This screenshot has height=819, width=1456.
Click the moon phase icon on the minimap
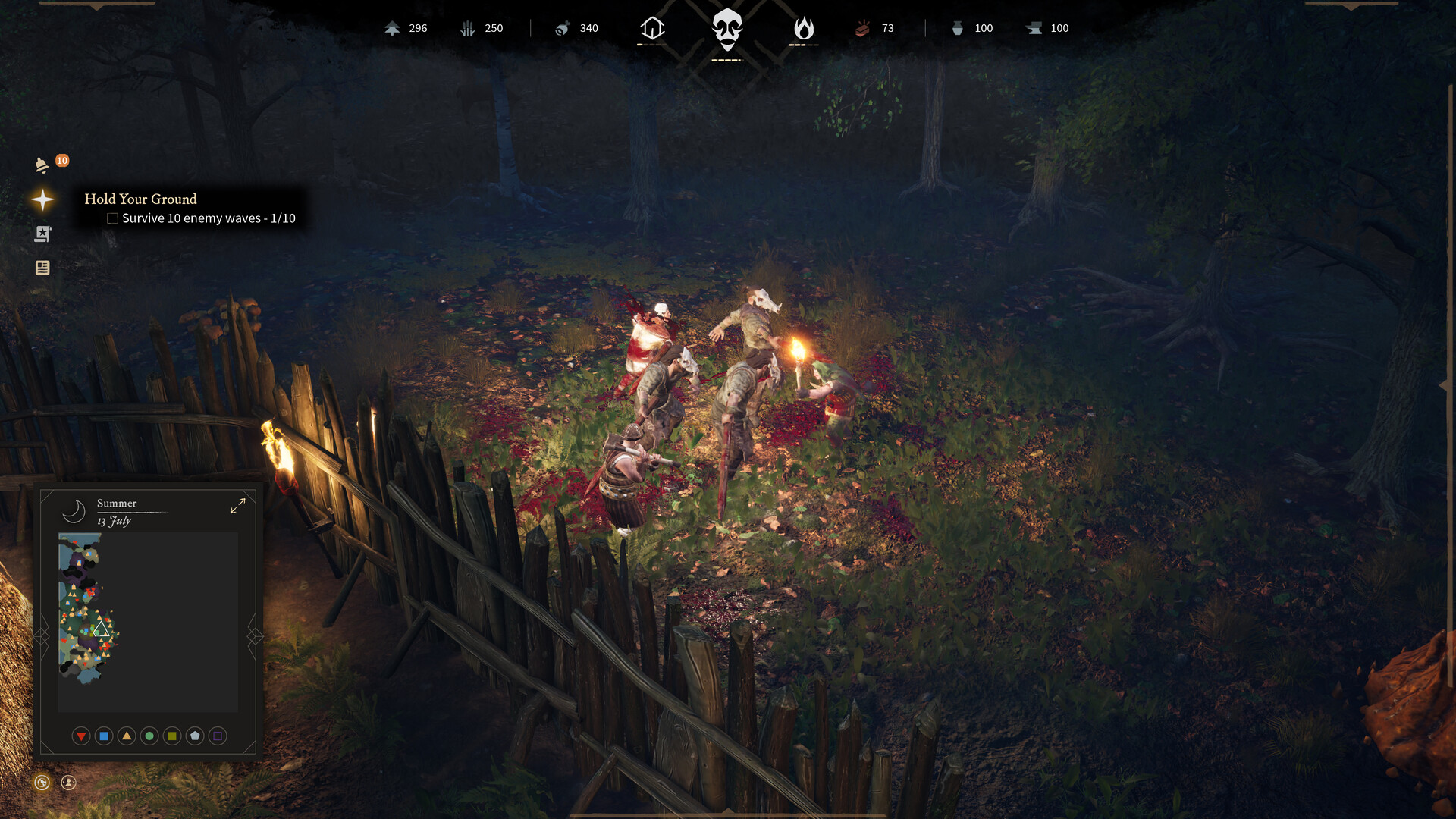(x=74, y=511)
